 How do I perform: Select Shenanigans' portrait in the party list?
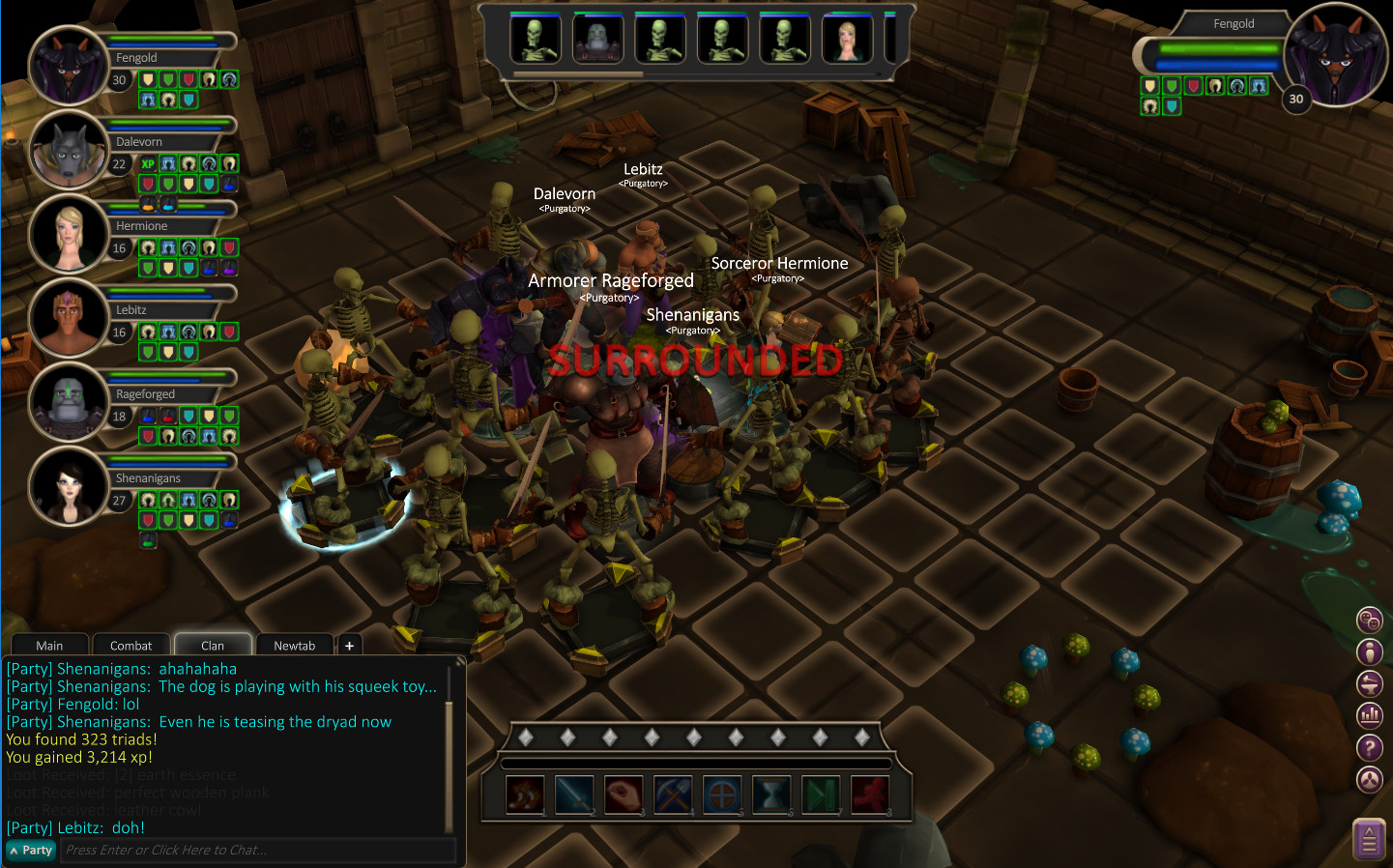[68, 486]
